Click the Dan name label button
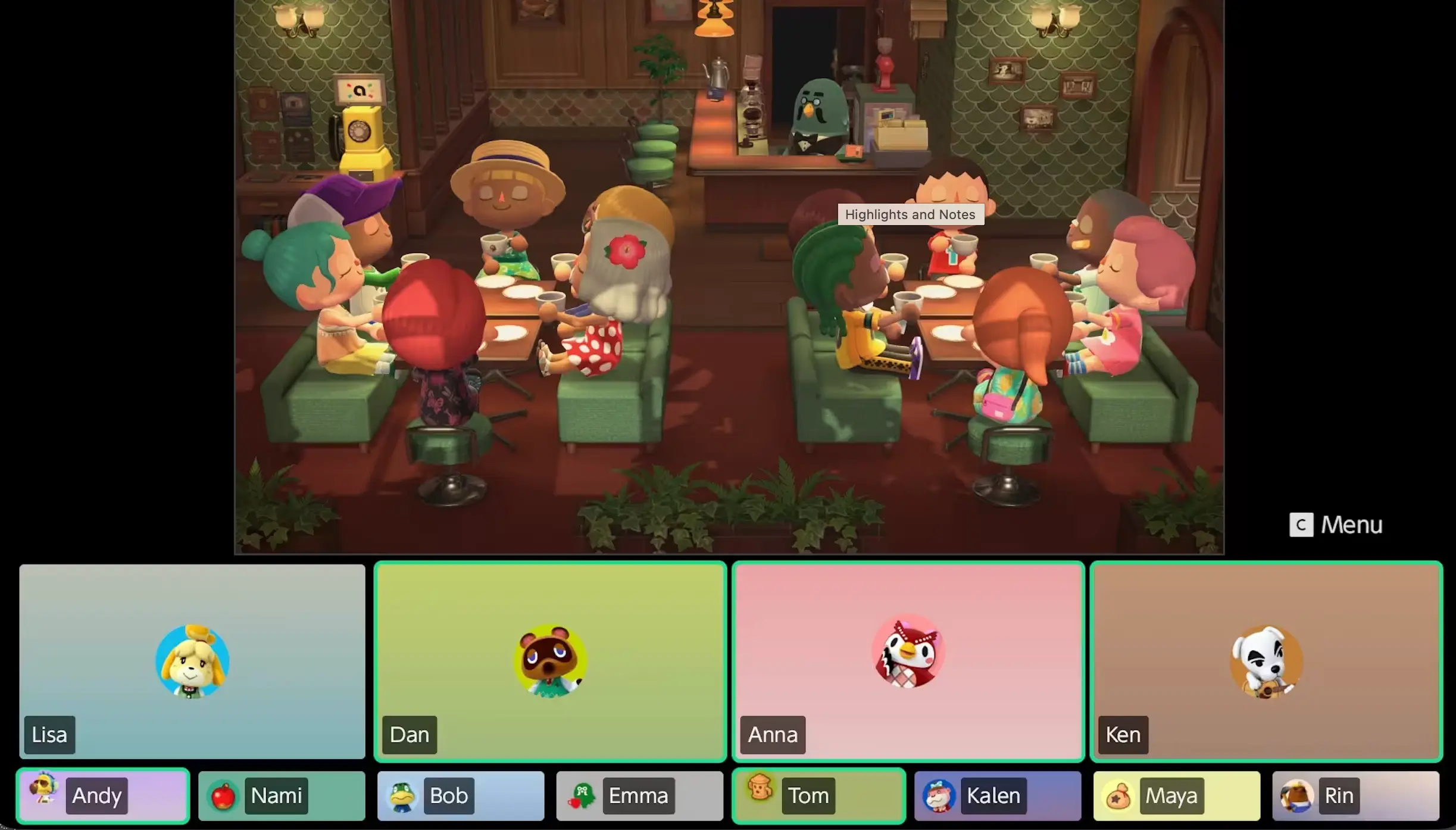Viewport: 1456px width, 830px height. [x=410, y=735]
